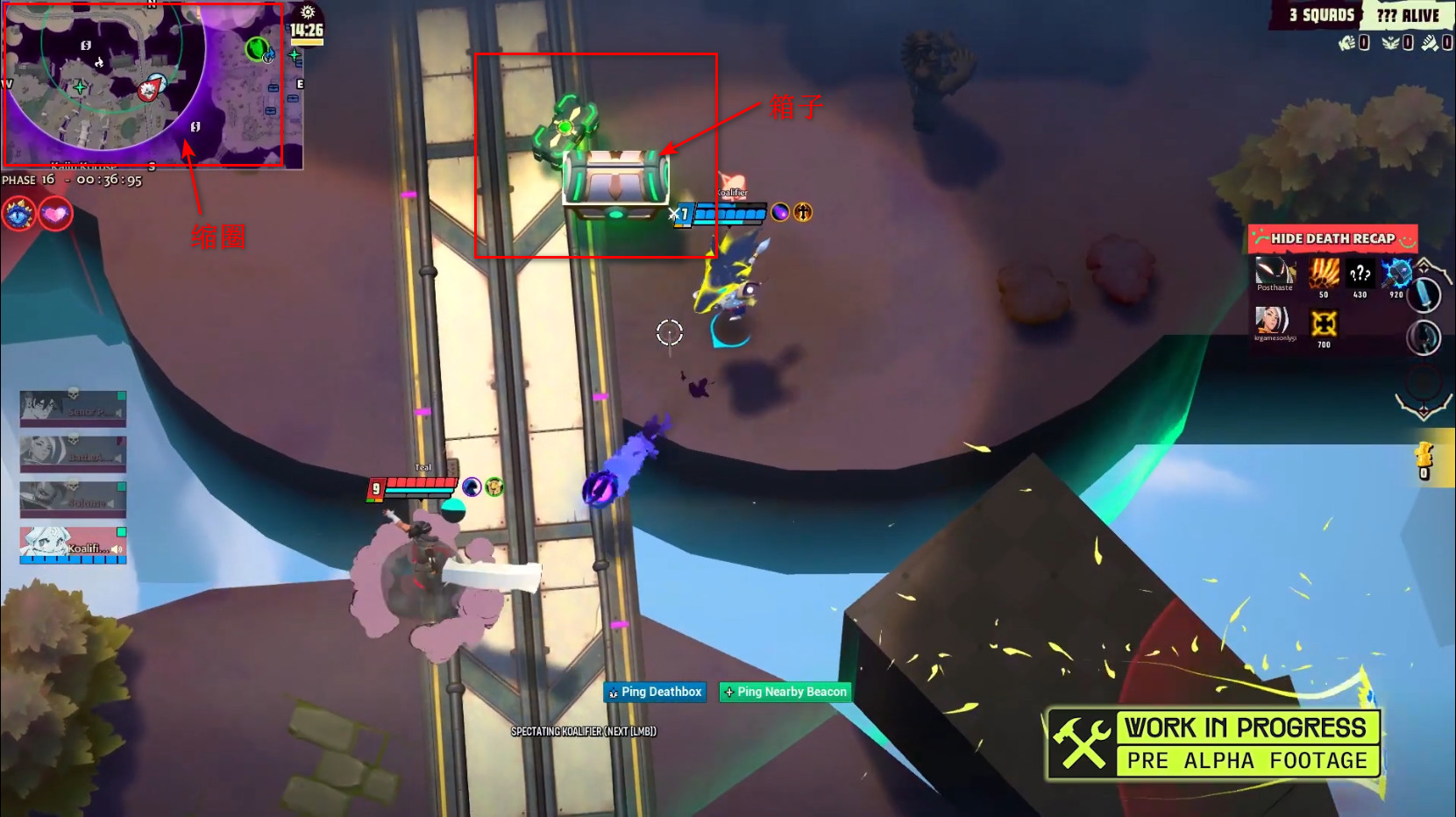Click the orange claw slash damage icon
The height and width of the screenshot is (817, 1456).
point(1324,274)
